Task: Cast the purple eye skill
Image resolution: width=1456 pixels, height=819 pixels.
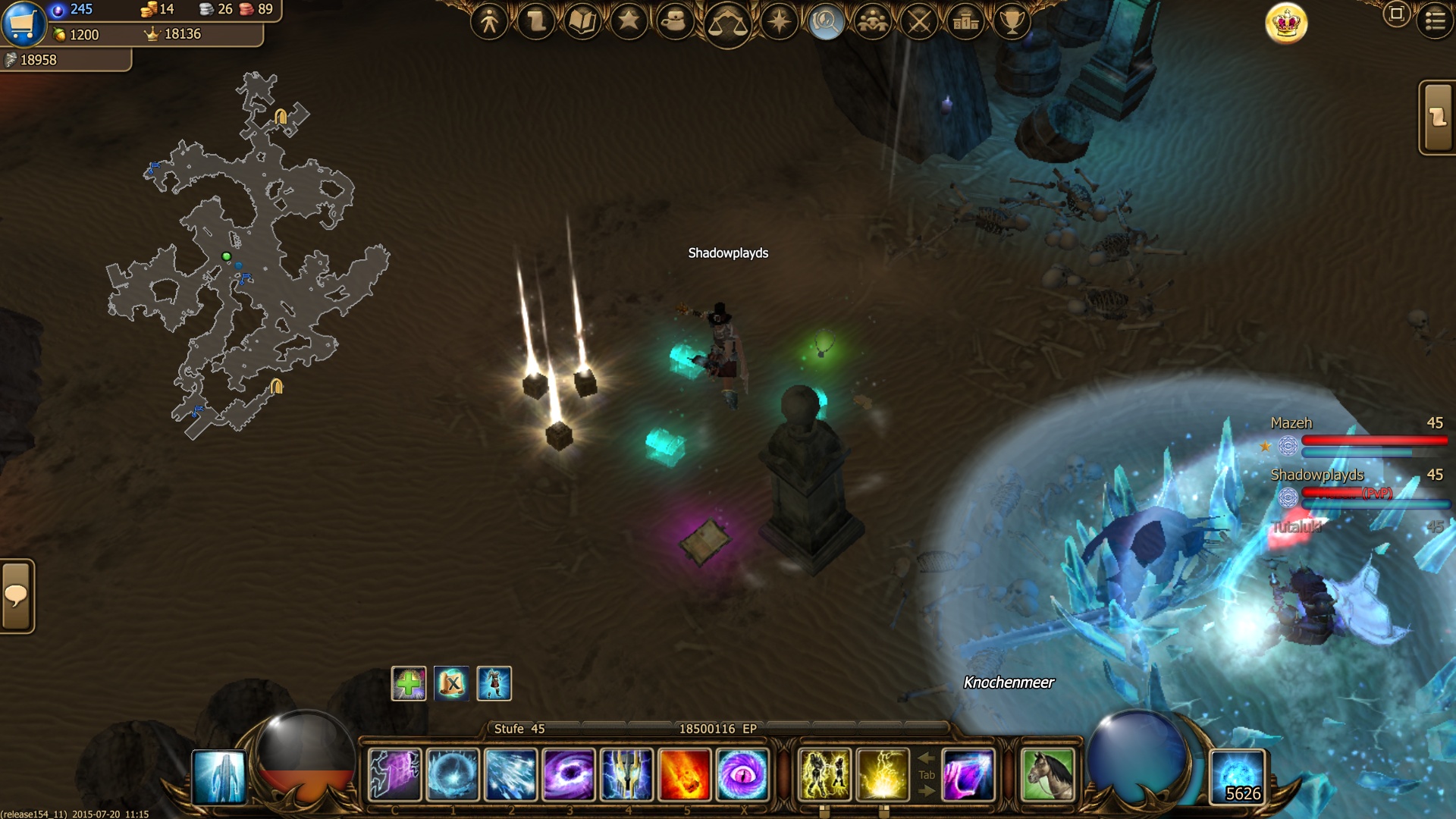Action: click(742, 774)
